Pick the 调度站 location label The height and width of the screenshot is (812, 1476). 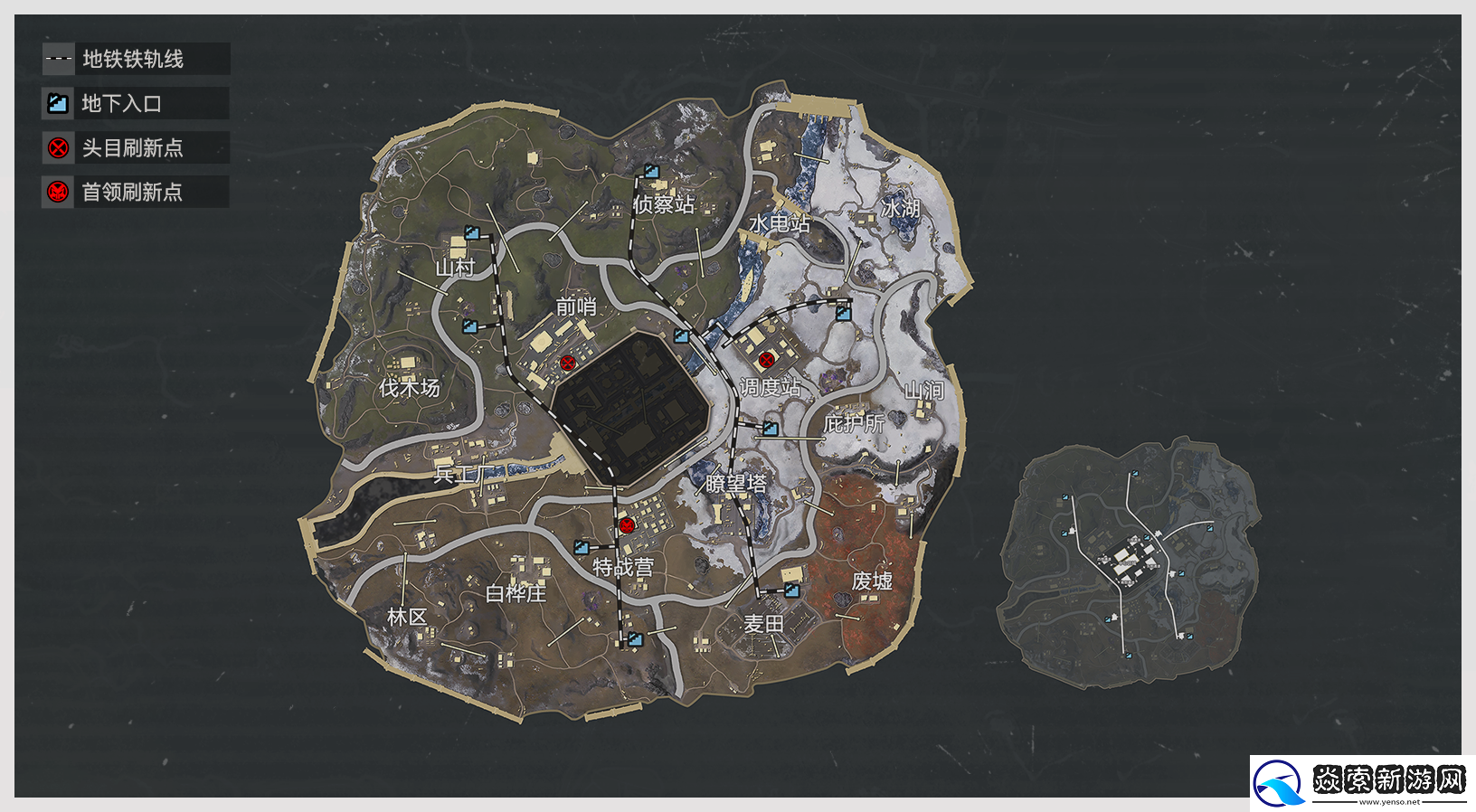[x=770, y=388]
